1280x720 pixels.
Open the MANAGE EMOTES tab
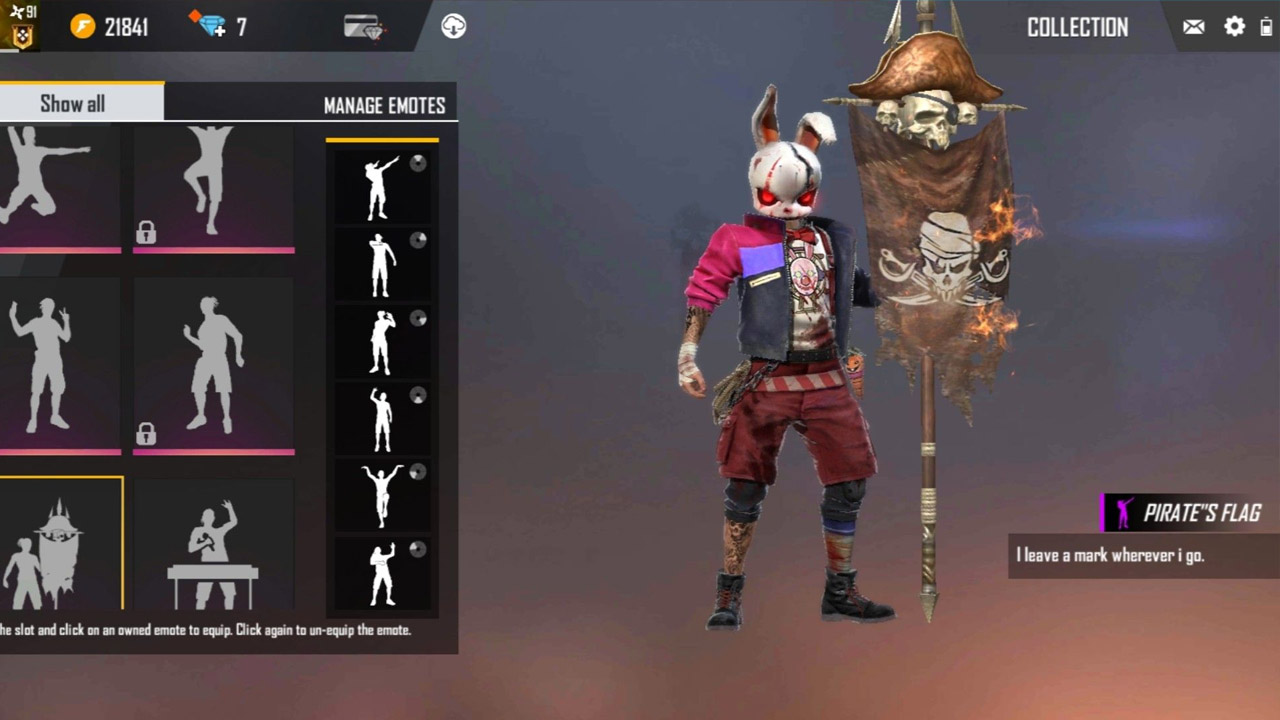coord(384,104)
